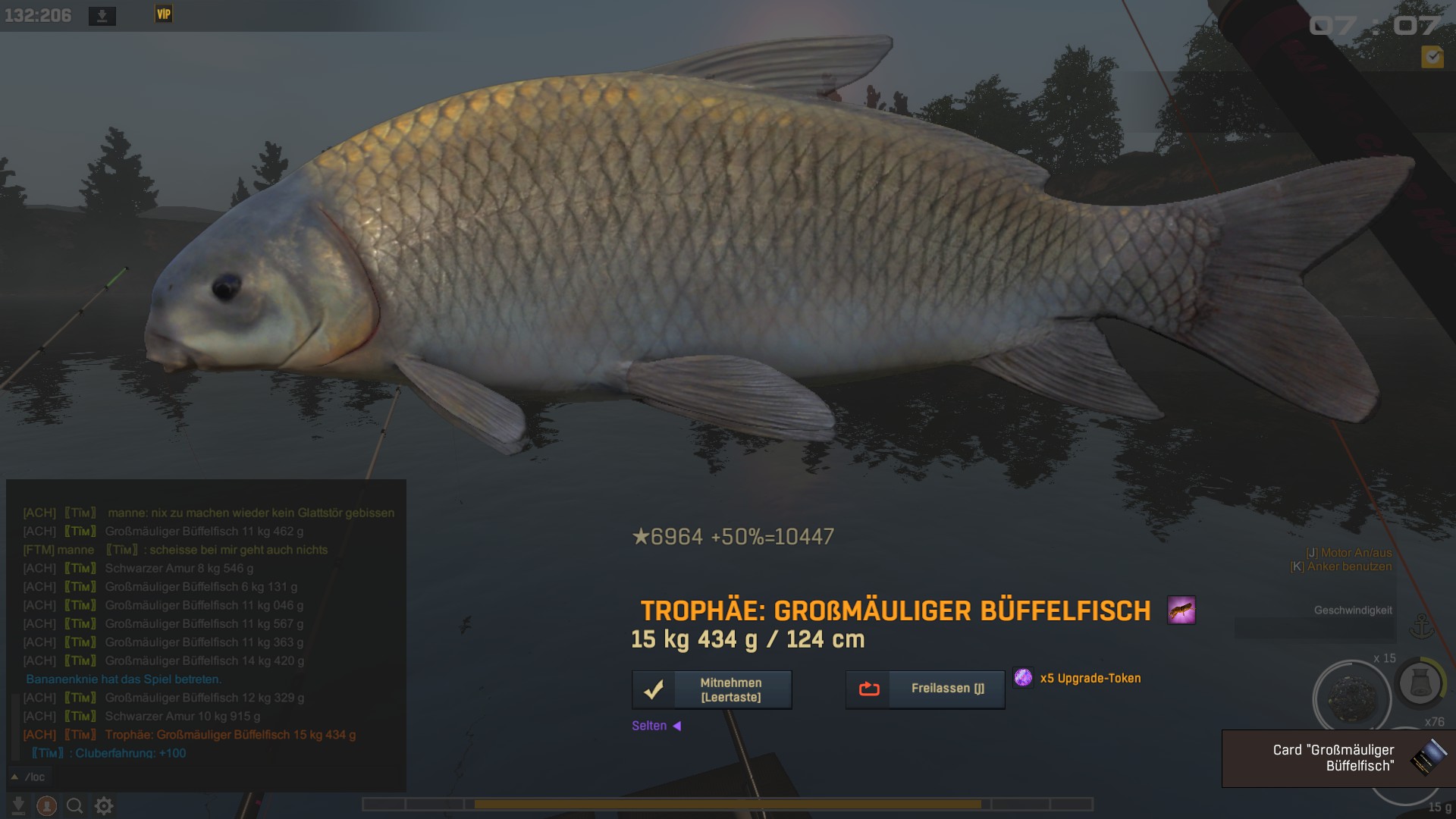Toggle the yellow checkmark icon under clock
The height and width of the screenshot is (819, 1456).
click(x=1432, y=57)
